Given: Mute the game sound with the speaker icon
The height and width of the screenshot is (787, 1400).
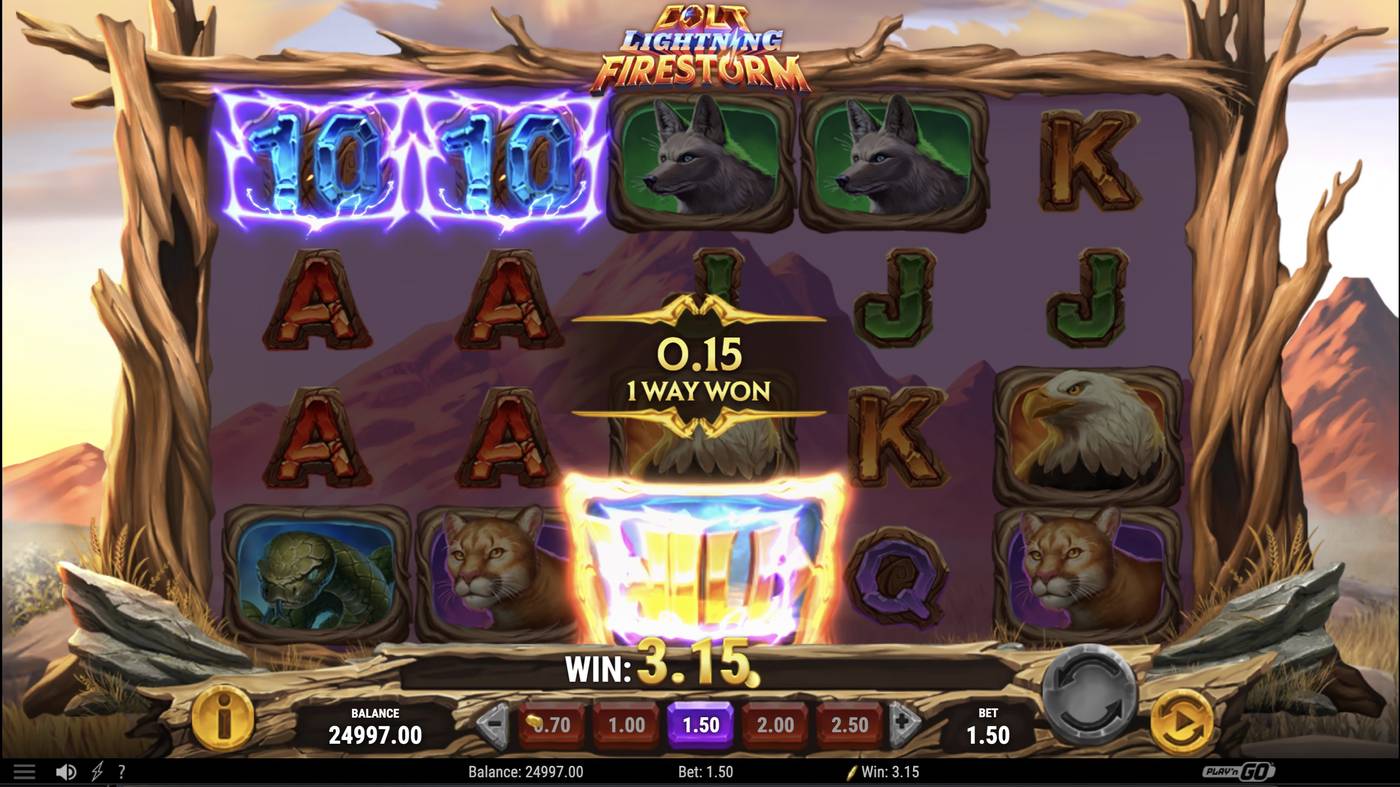Looking at the screenshot, I should [x=65, y=771].
